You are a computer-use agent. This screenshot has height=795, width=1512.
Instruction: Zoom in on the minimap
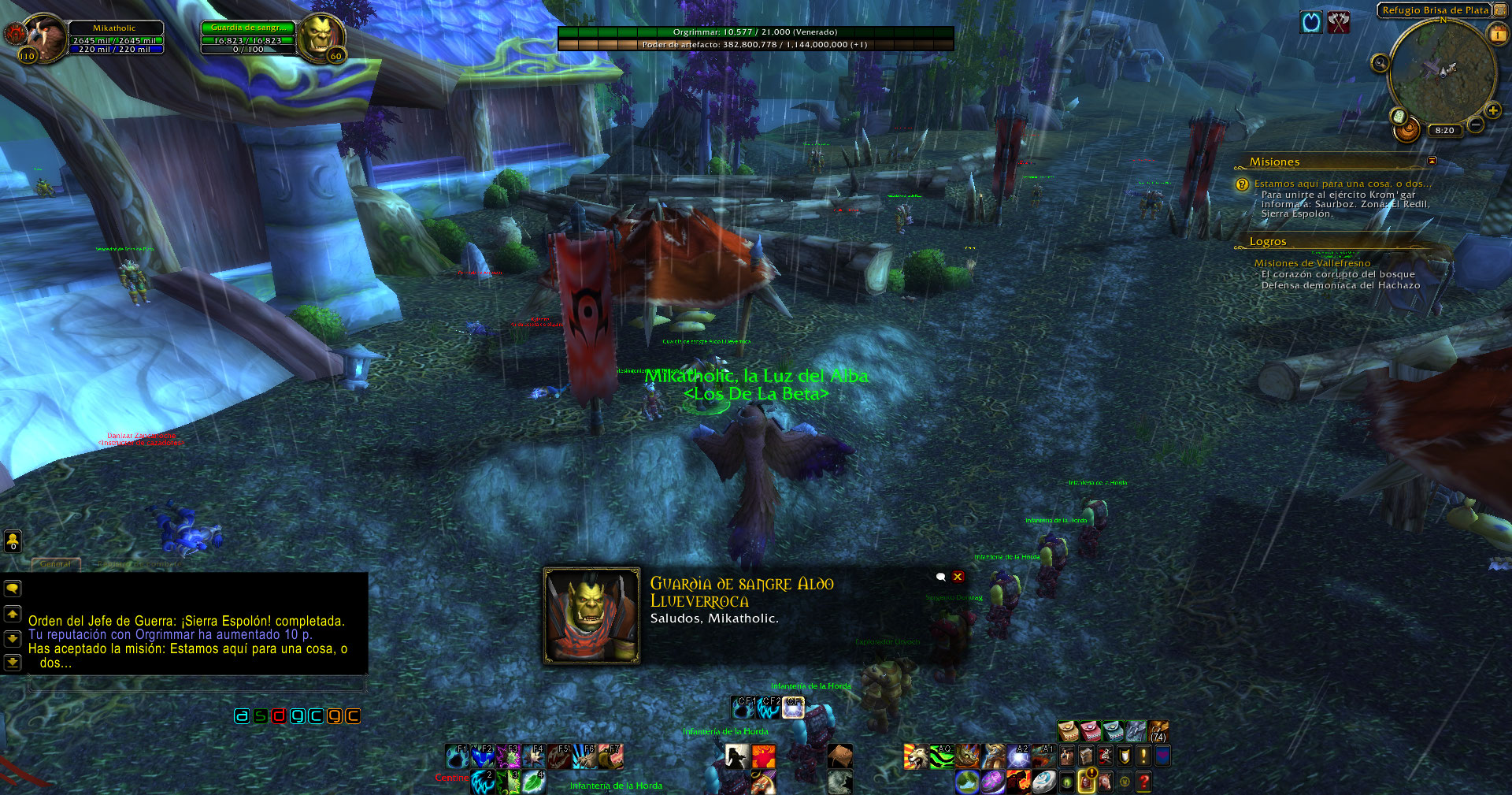pyautogui.click(x=1492, y=111)
